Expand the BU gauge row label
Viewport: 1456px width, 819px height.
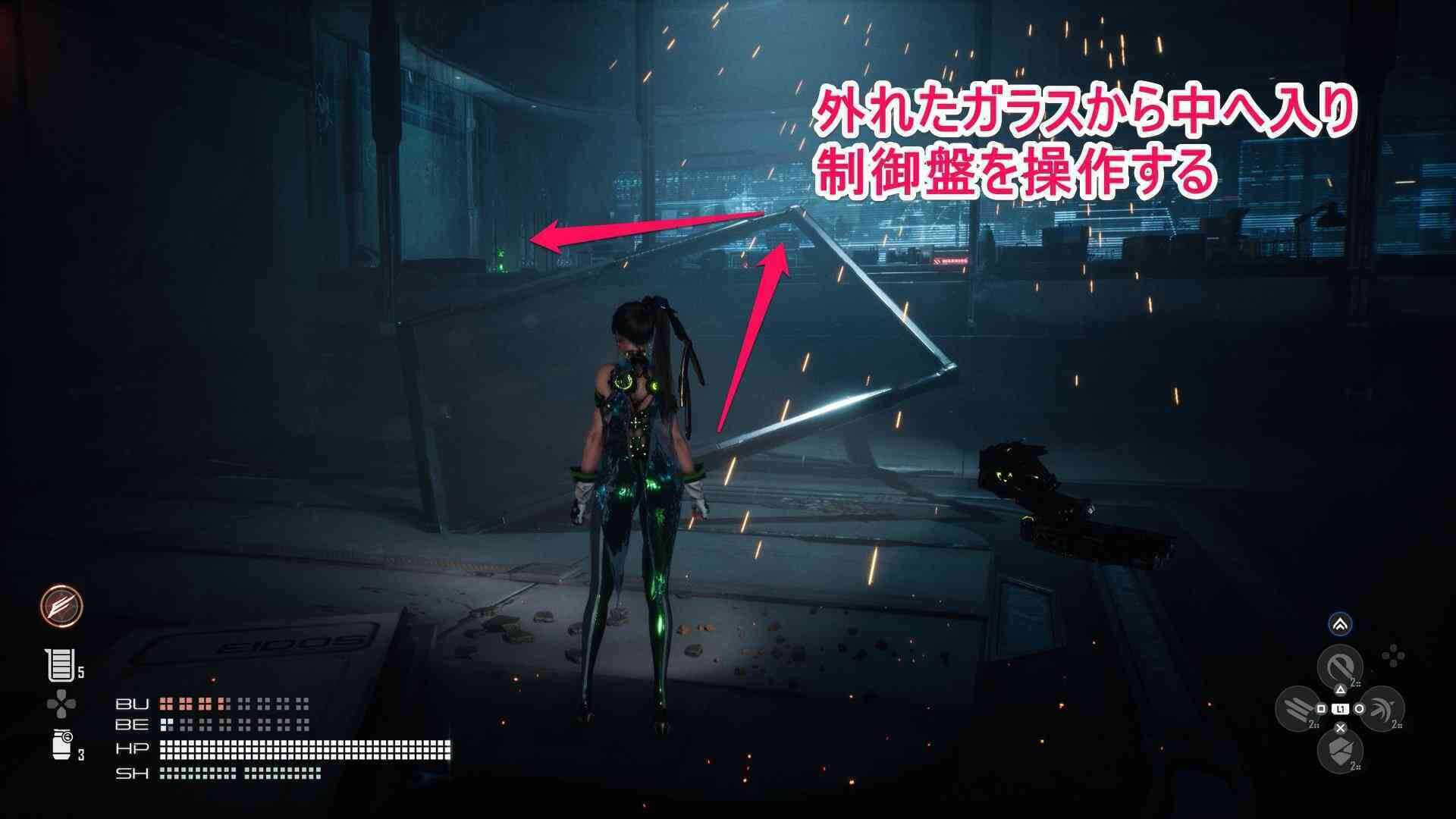click(x=133, y=704)
